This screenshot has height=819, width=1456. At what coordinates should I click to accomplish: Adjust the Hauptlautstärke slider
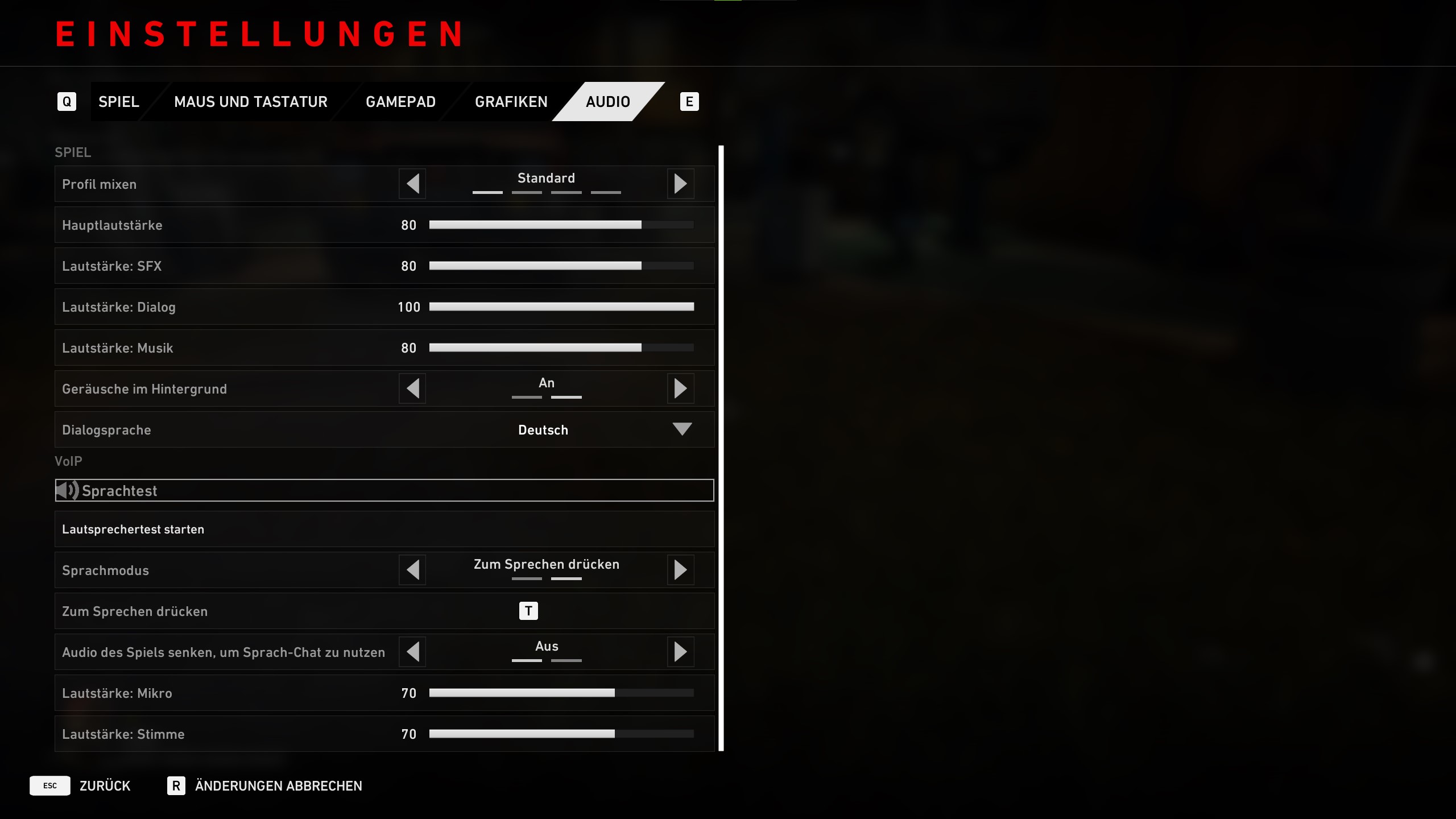(561, 225)
